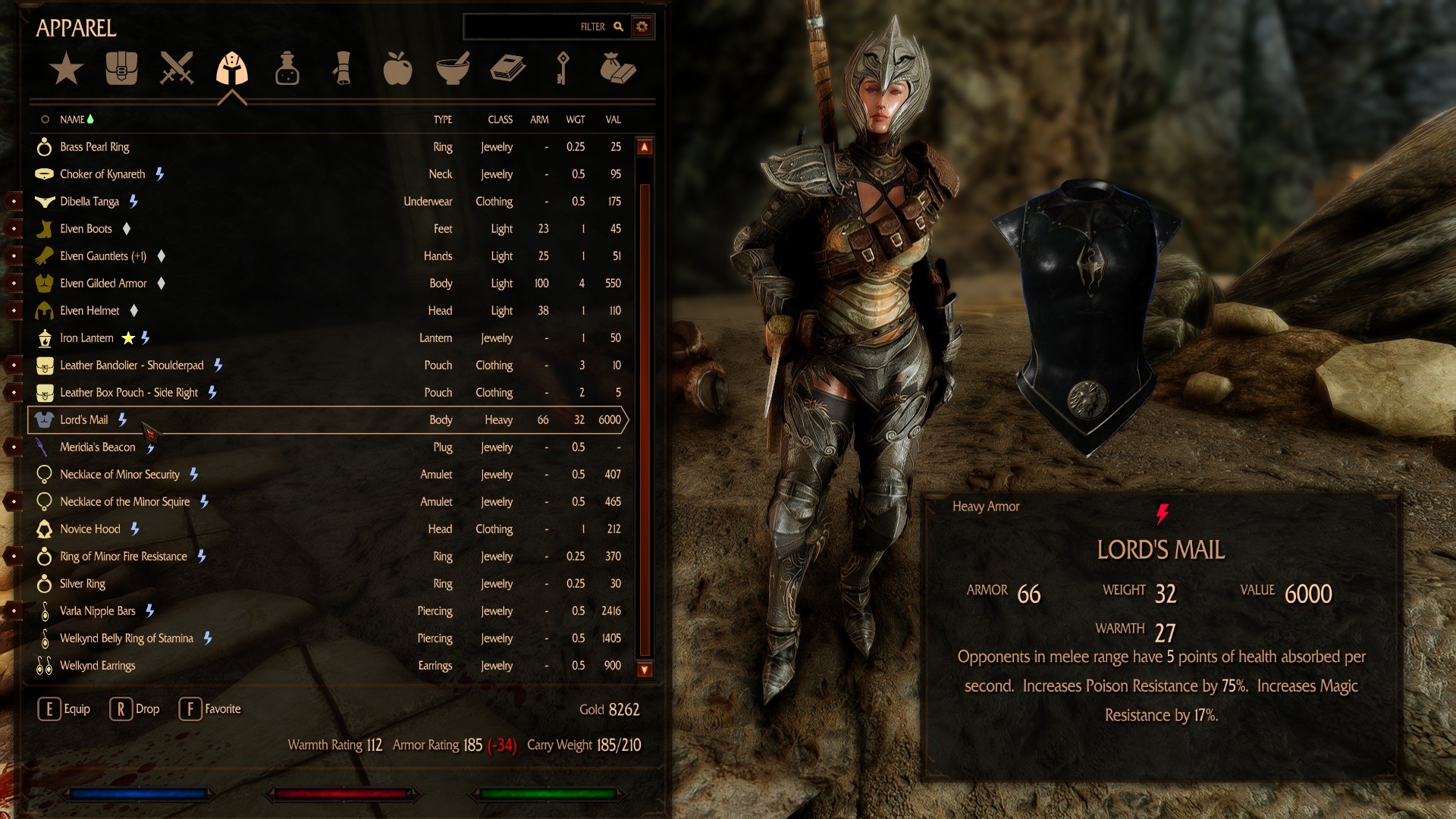Click the scroll-up arrow of the item list
This screenshot has width=1456, height=819.
(x=645, y=147)
